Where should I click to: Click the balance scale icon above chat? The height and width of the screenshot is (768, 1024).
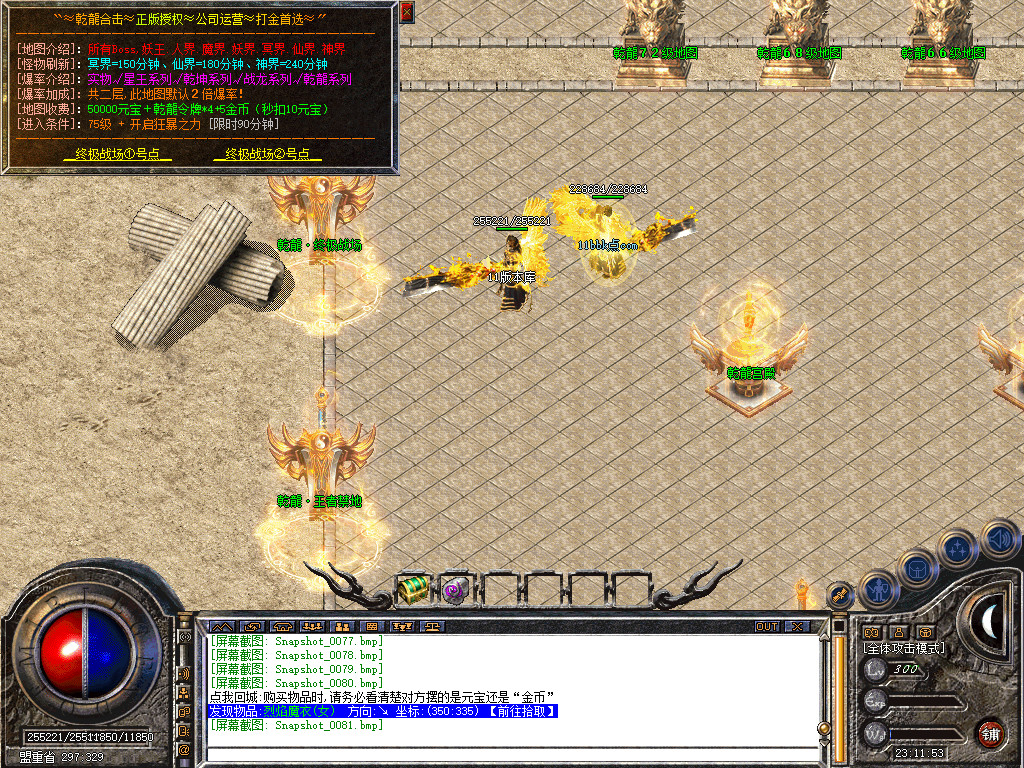[432, 627]
